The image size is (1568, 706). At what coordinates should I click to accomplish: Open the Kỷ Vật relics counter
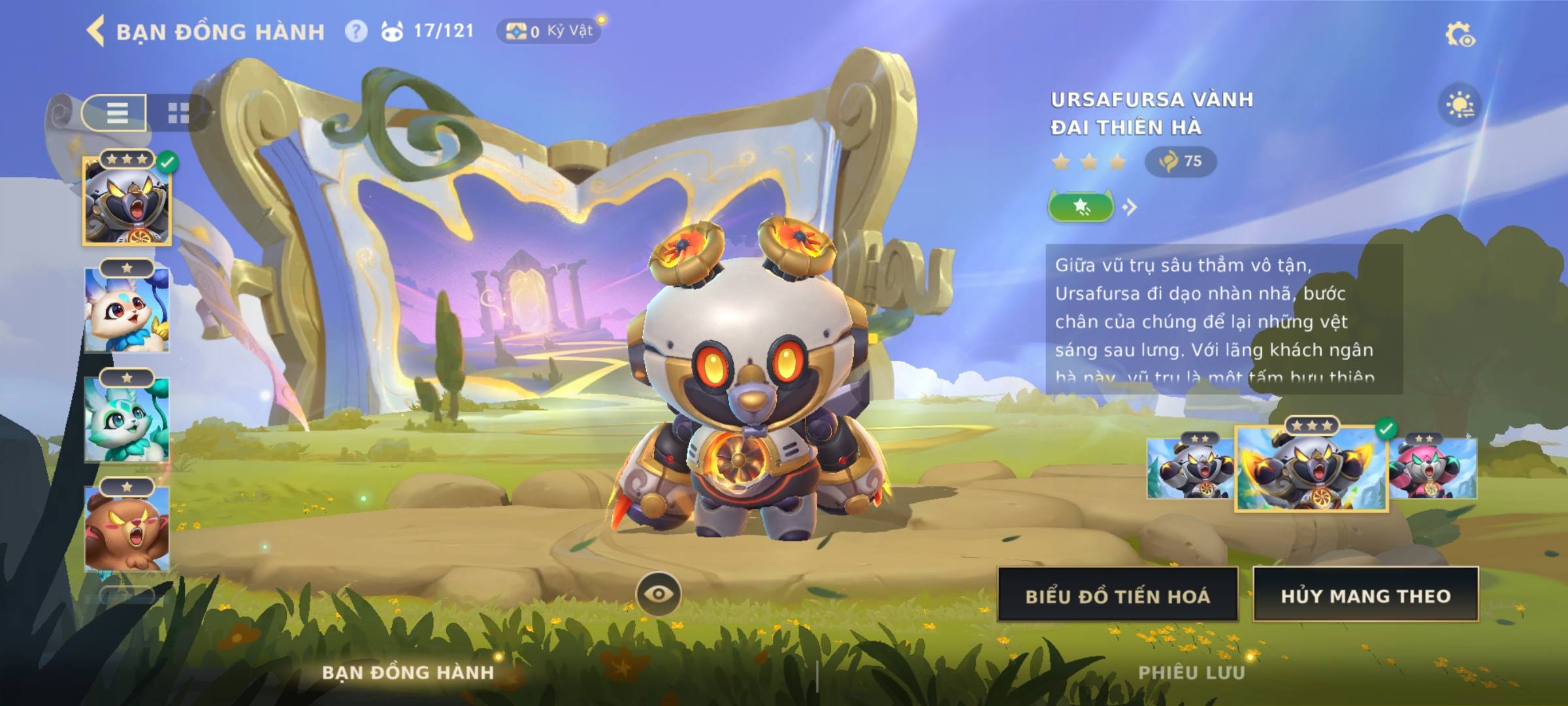pyautogui.click(x=549, y=31)
